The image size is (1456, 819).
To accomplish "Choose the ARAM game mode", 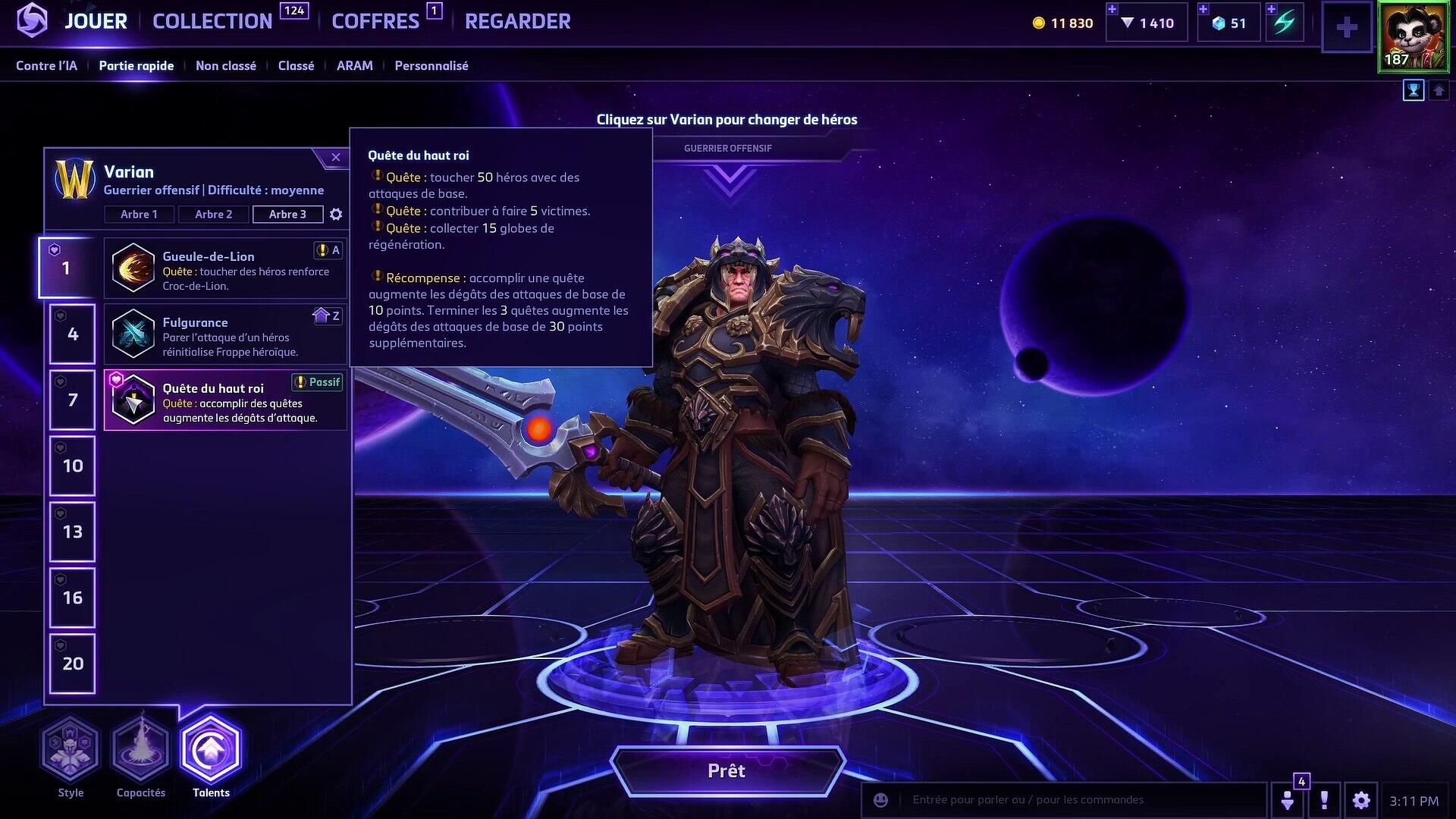I will pyautogui.click(x=354, y=66).
